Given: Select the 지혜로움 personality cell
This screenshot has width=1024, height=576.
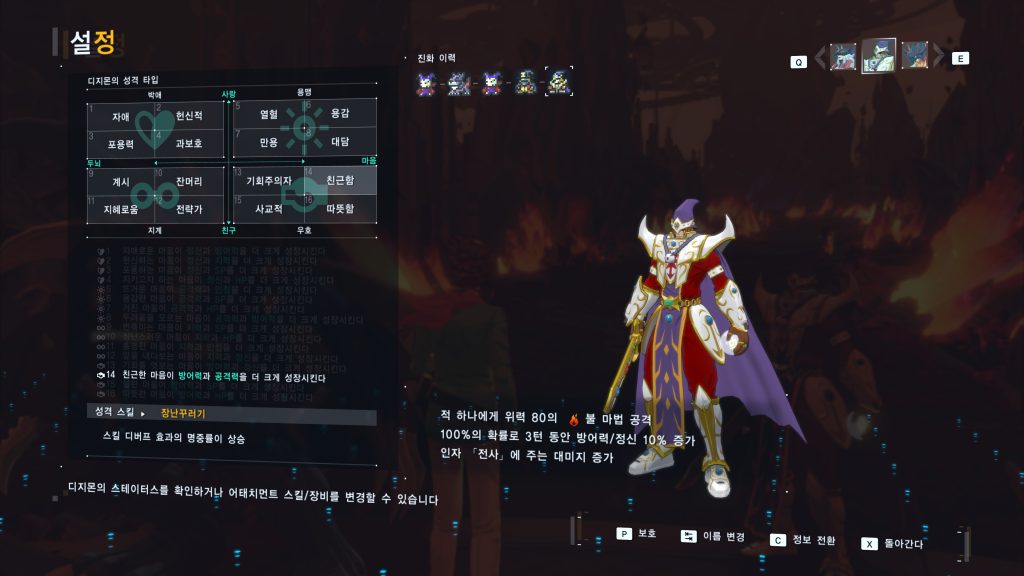Looking at the screenshot, I should tap(121, 209).
